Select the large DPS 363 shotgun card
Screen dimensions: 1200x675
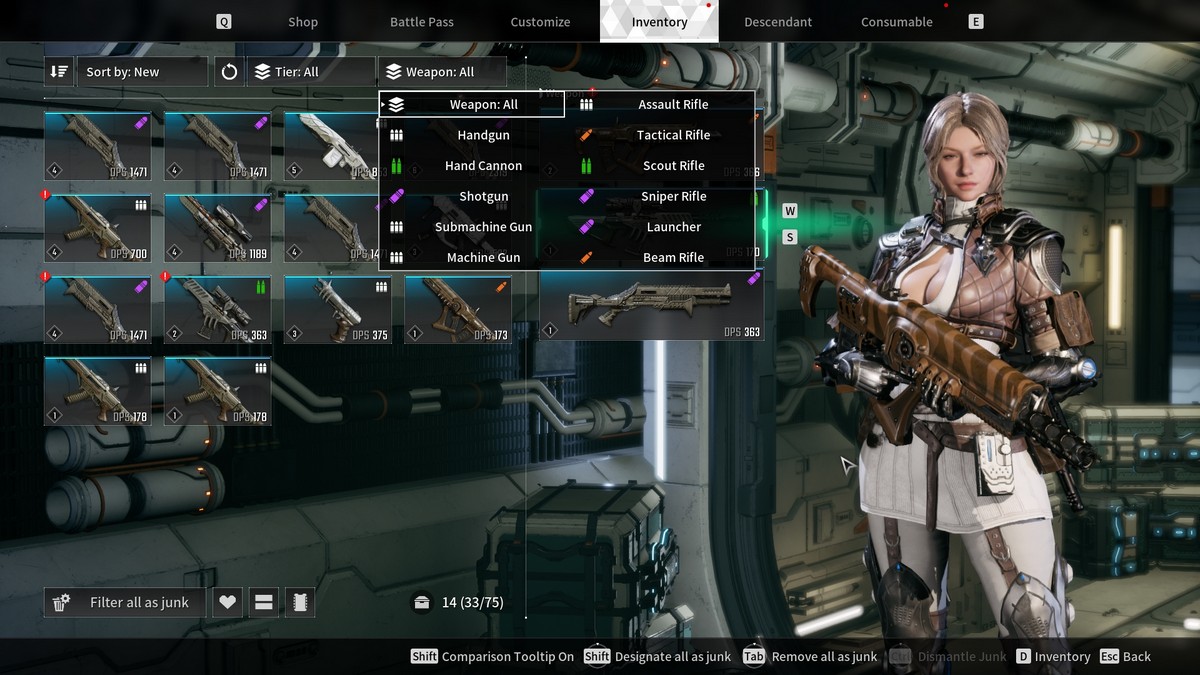pos(651,305)
